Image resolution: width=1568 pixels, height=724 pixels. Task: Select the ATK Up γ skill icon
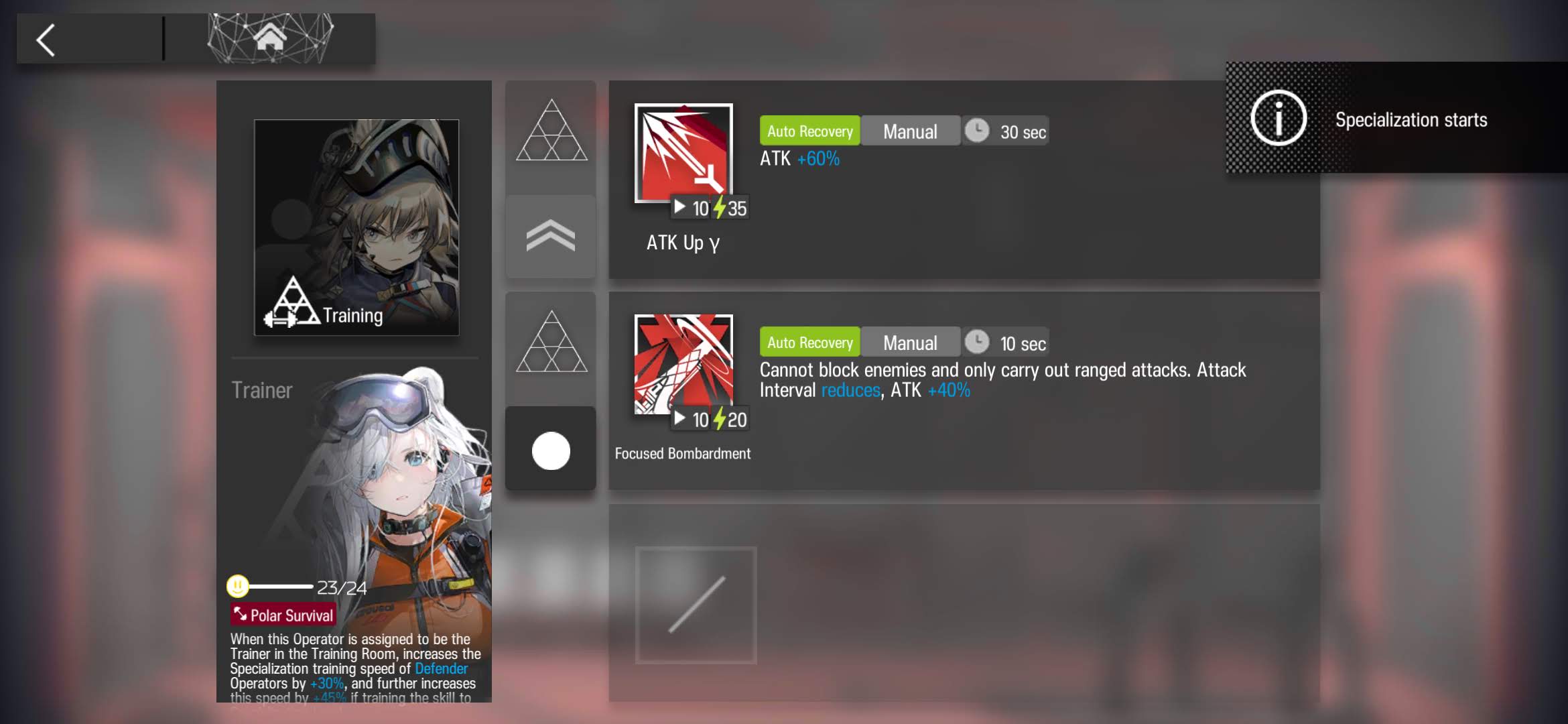coord(683,154)
